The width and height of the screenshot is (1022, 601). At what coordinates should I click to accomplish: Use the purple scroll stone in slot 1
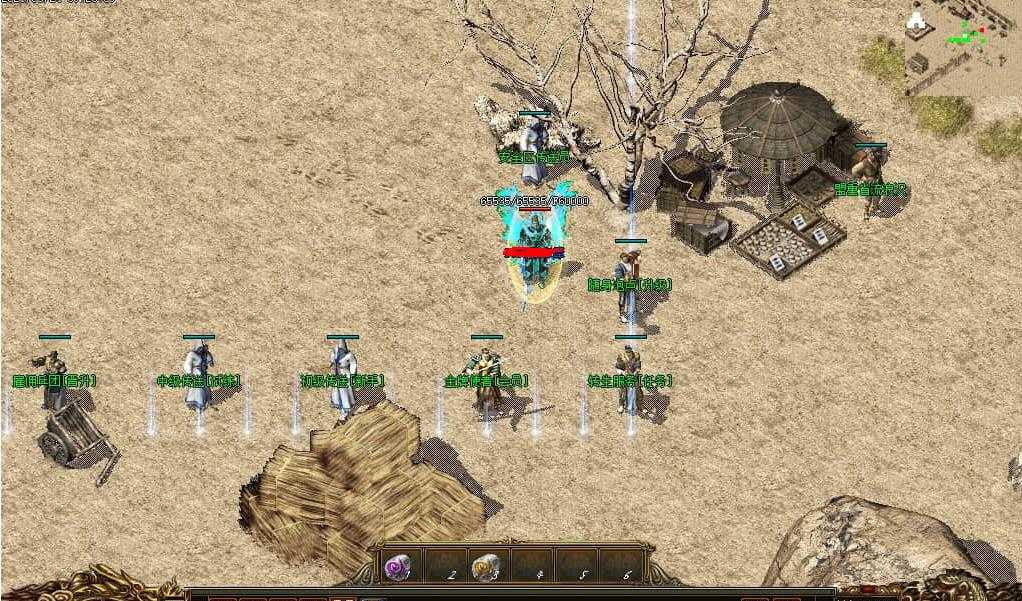[x=397, y=567]
